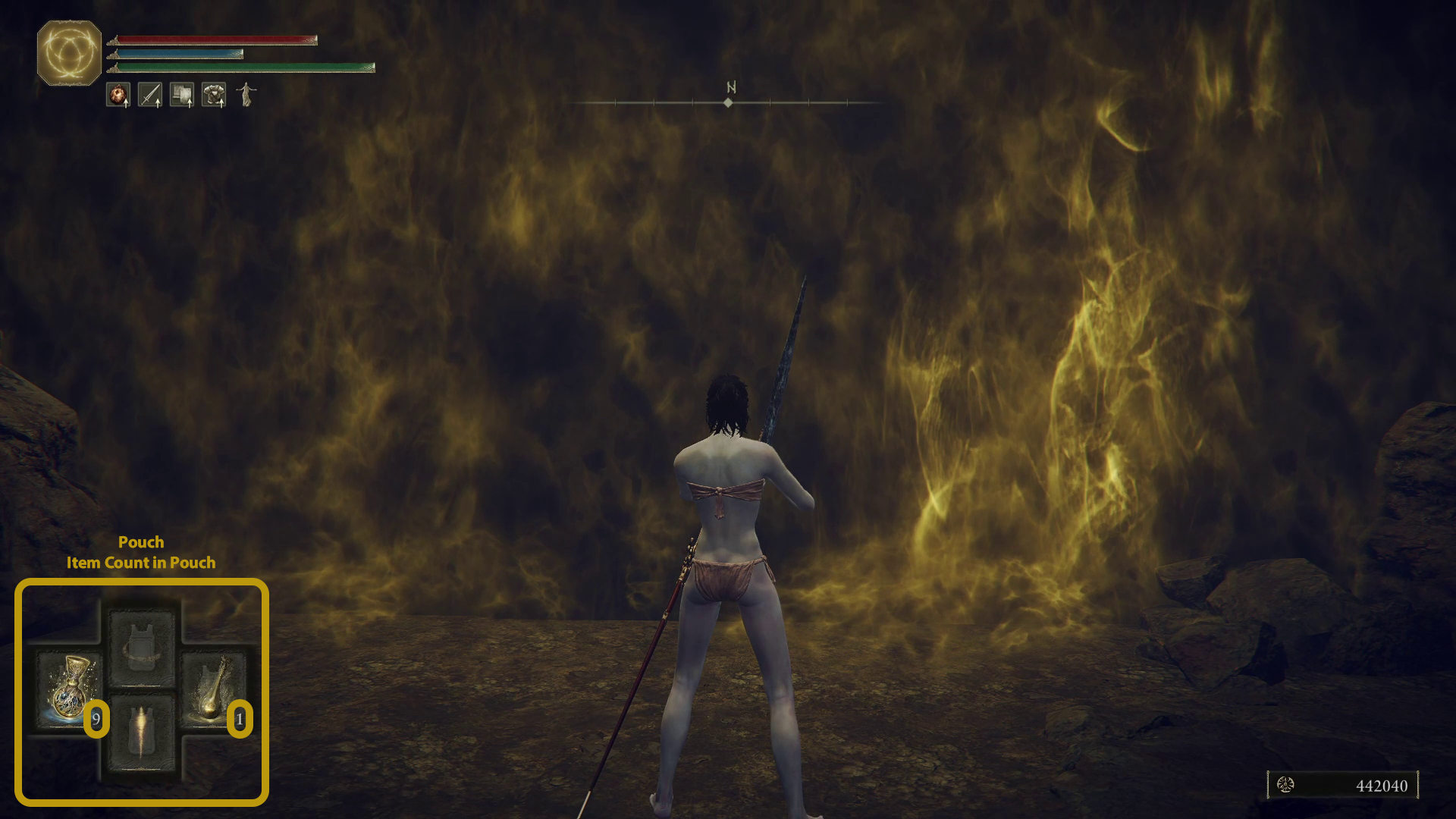Click the gesture pose figure icon
Viewport: 1456px width, 819px height.
click(246, 95)
